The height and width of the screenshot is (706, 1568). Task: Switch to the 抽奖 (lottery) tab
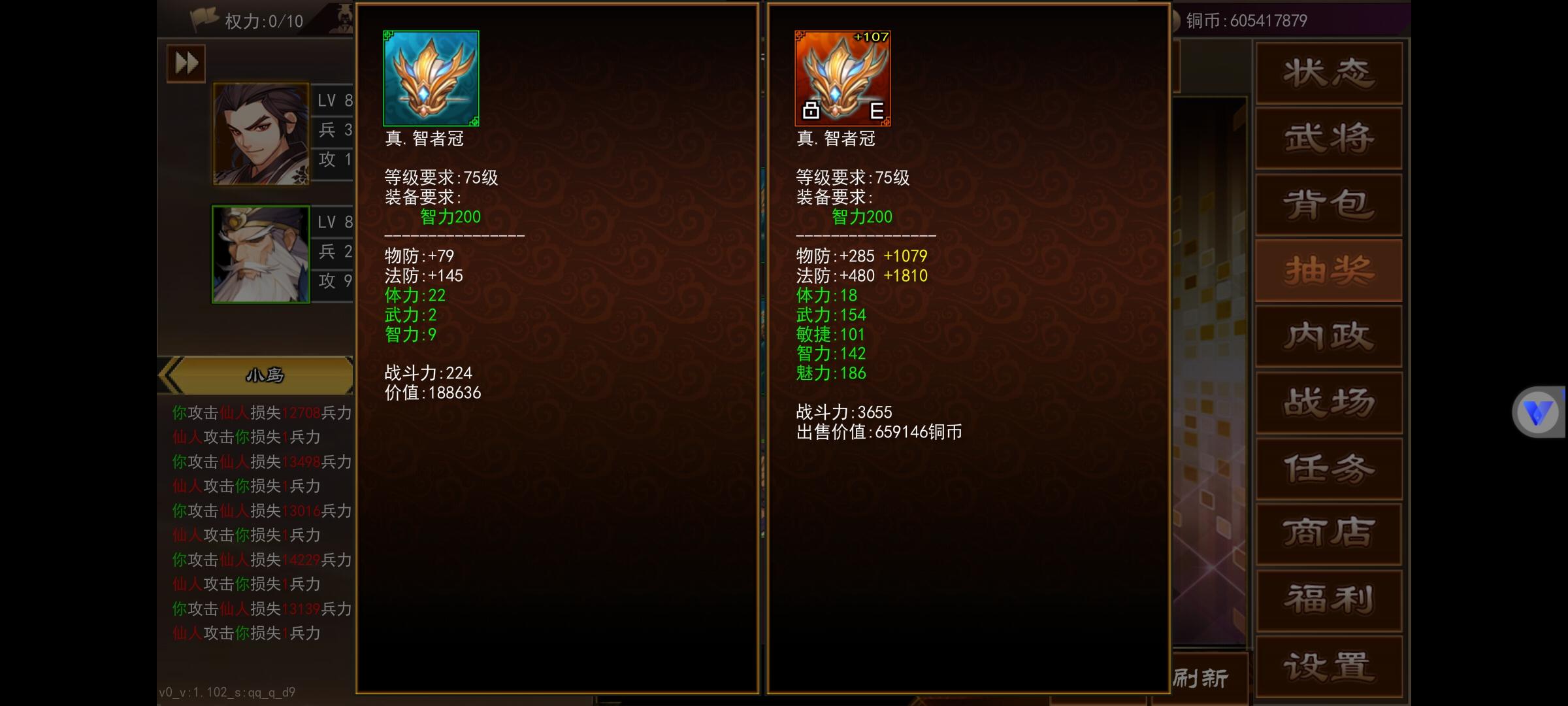tap(1328, 270)
